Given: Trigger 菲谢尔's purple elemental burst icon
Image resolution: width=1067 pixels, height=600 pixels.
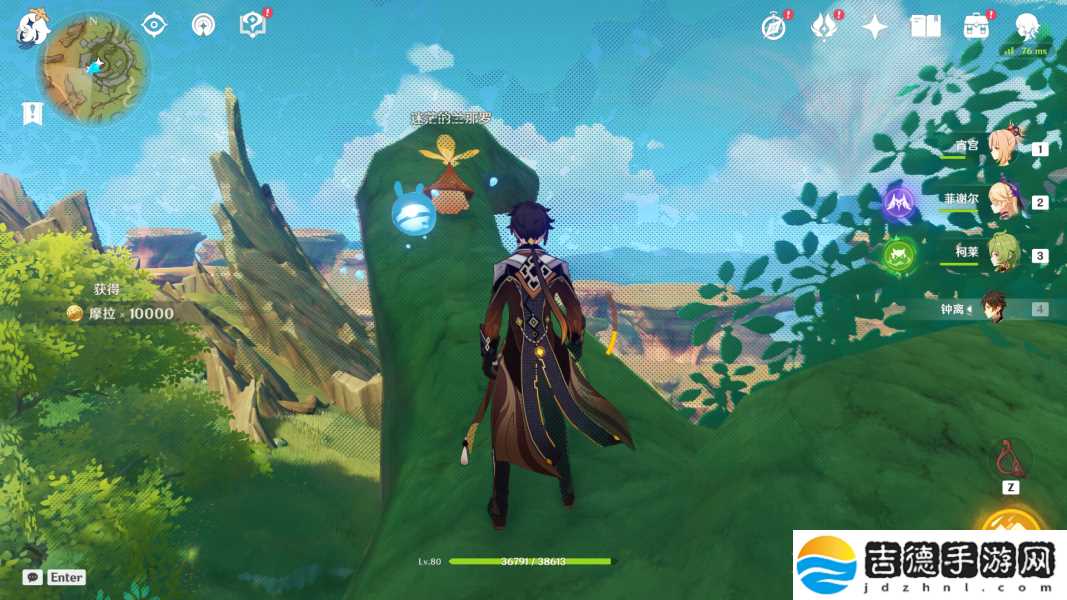Looking at the screenshot, I should (x=899, y=203).
